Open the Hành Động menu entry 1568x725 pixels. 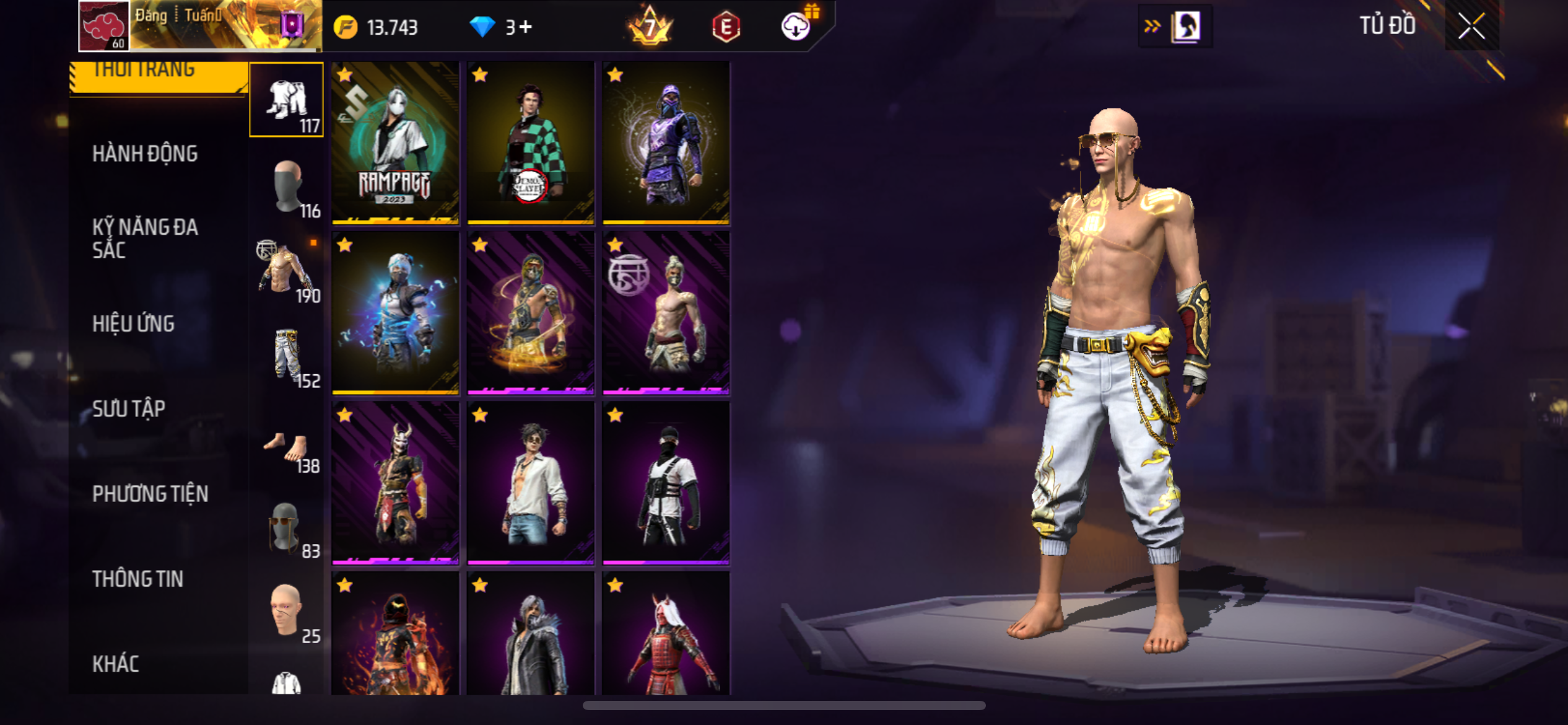[145, 154]
